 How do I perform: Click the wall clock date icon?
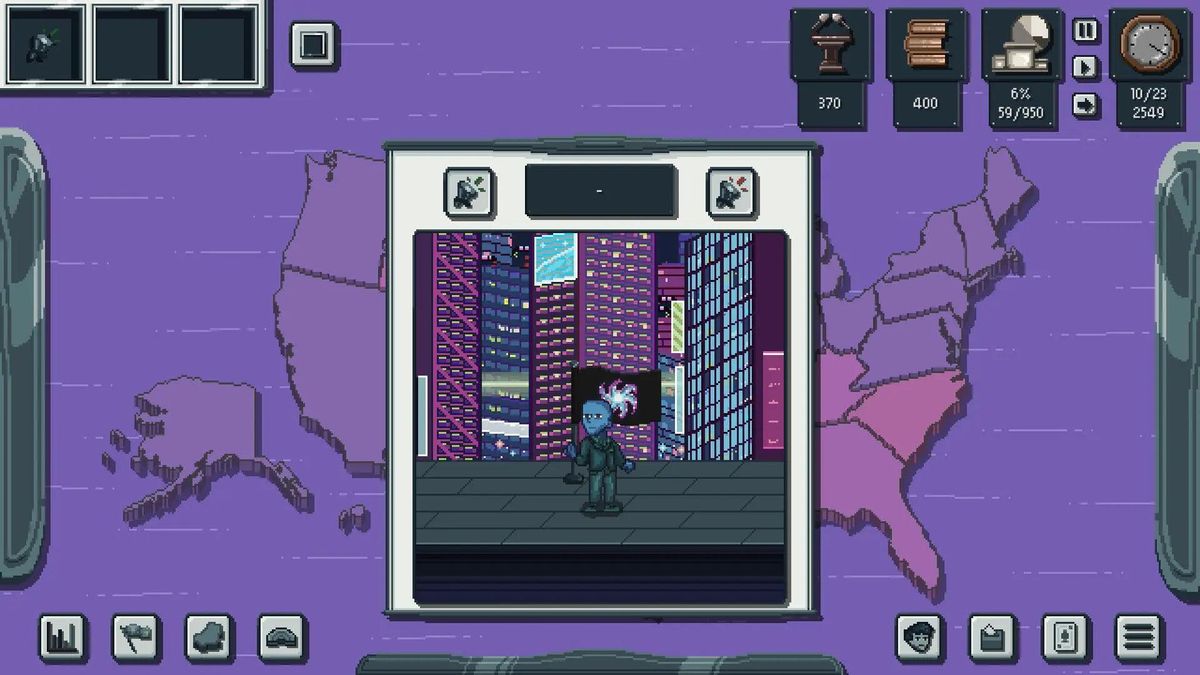[x=1150, y=45]
